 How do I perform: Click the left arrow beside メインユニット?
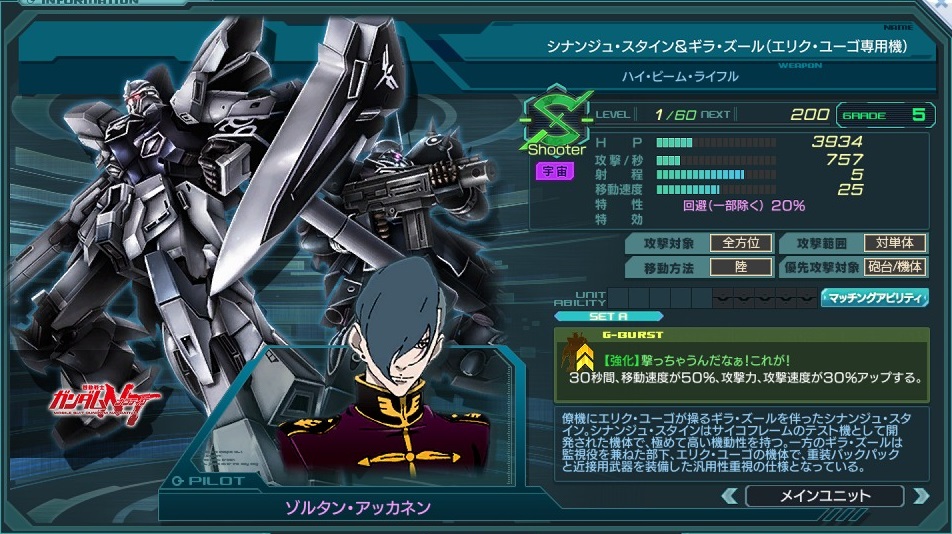point(730,496)
